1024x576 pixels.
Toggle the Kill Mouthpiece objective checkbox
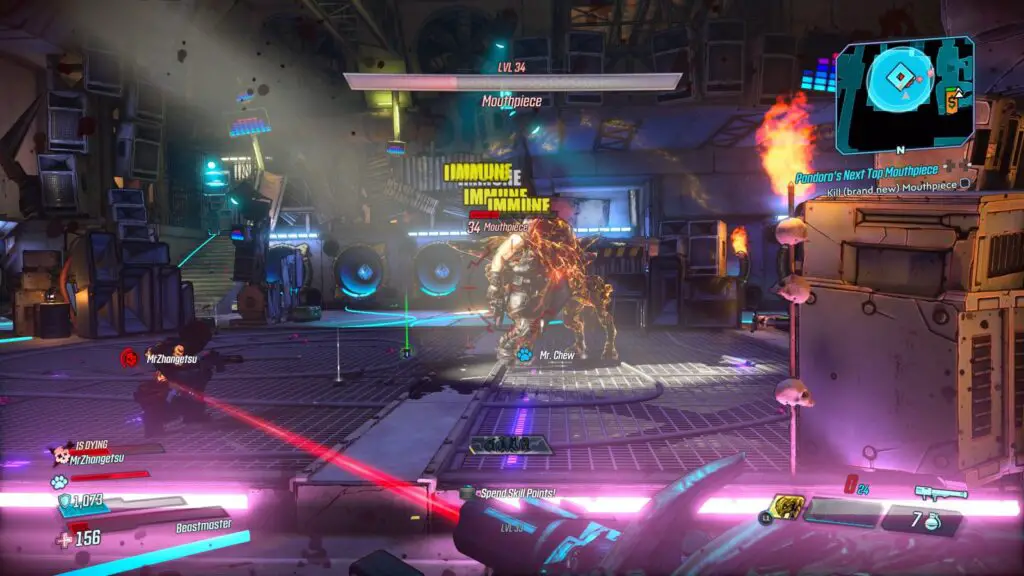pos(965,184)
